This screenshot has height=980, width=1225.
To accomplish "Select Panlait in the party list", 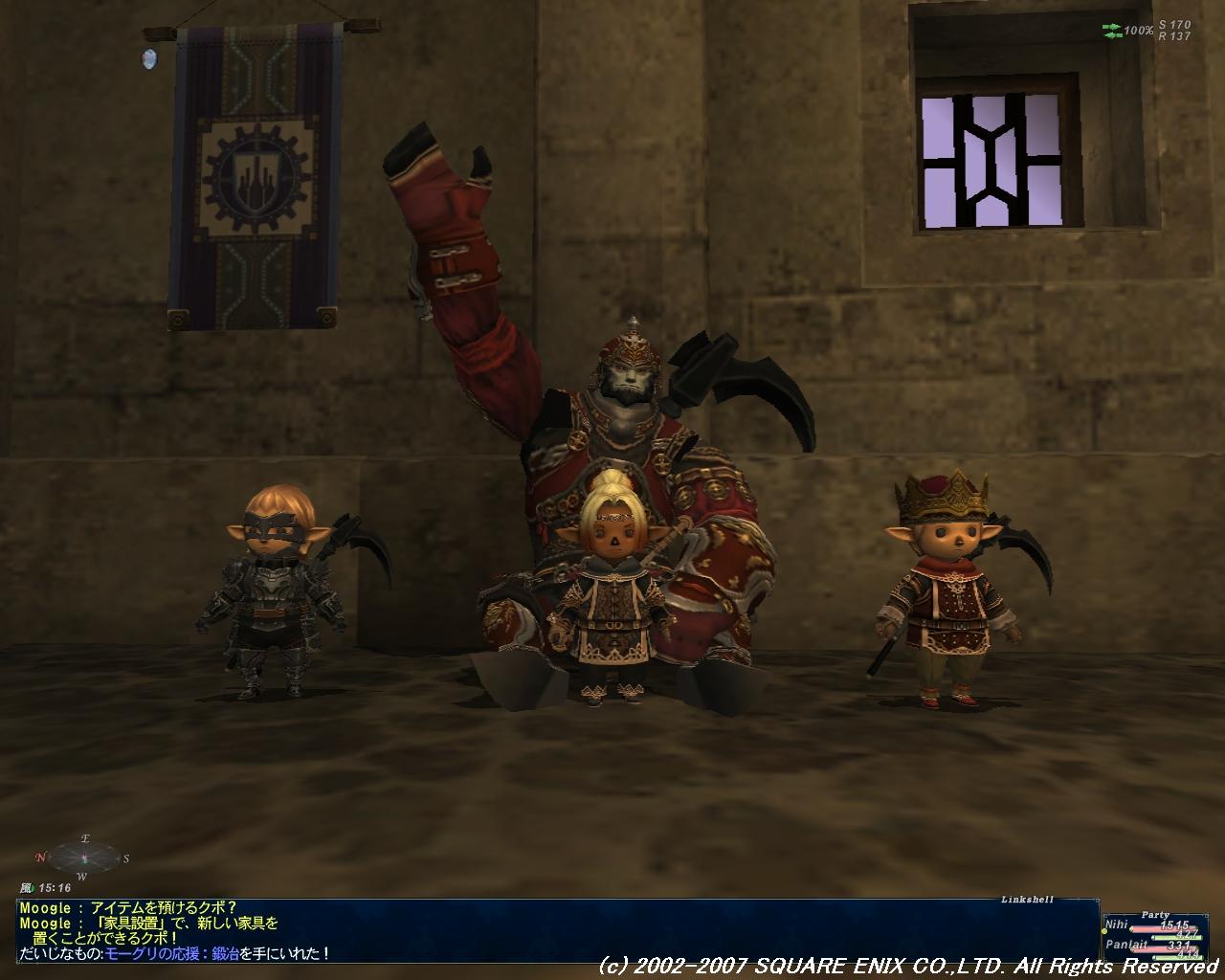I will pyautogui.click(x=1125, y=944).
